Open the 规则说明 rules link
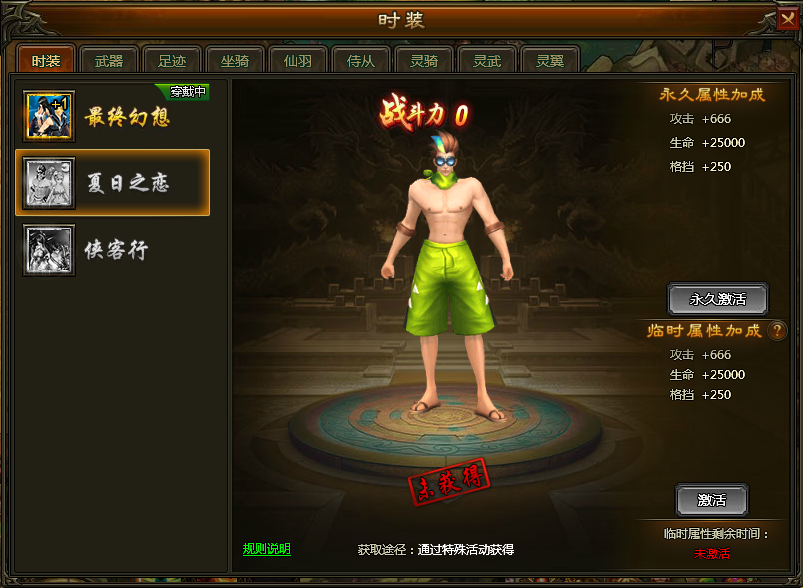 tap(267, 549)
